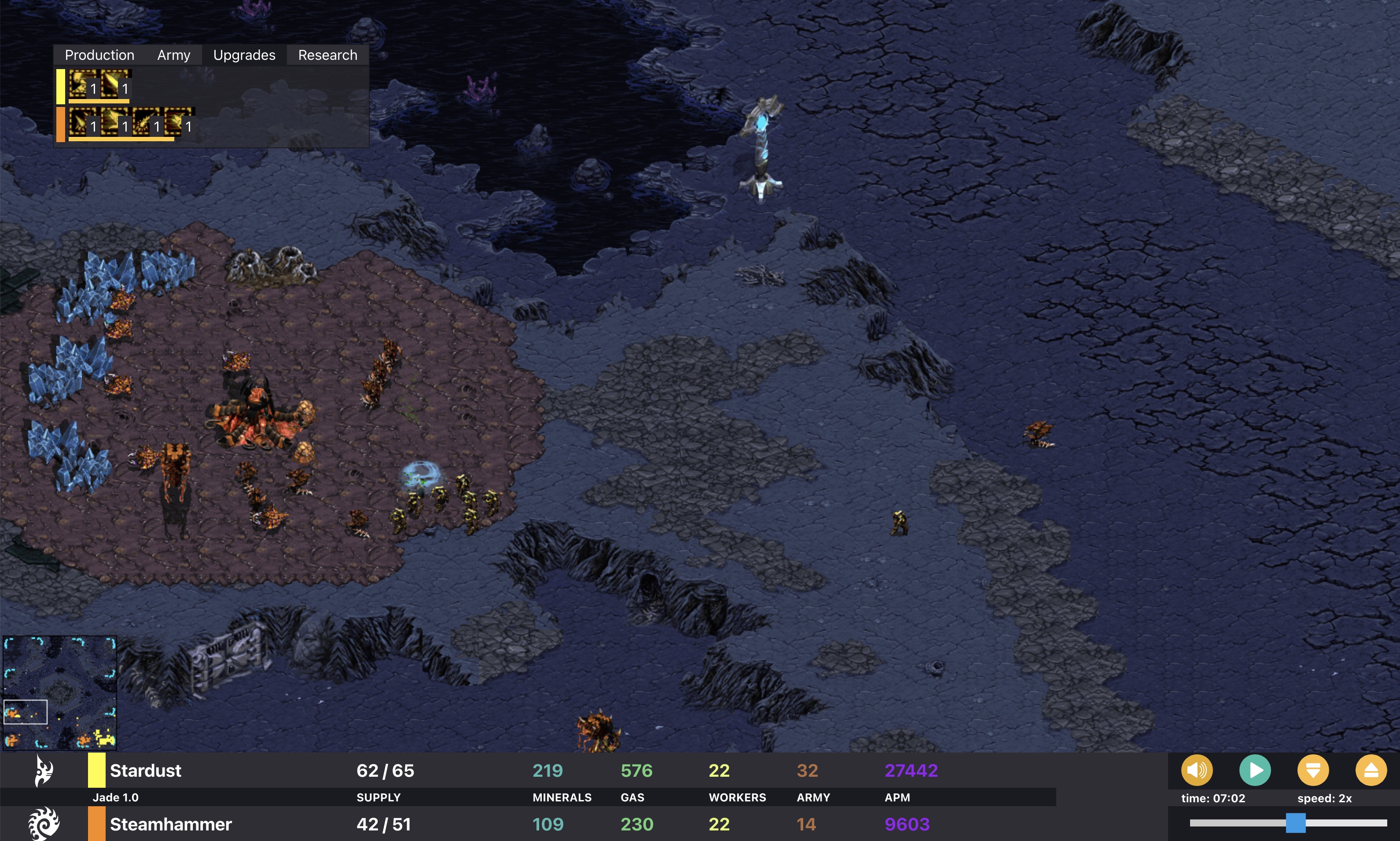Image resolution: width=1400 pixels, height=841 pixels.
Task: Select the Upgrades tab
Action: pyautogui.click(x=244, y=55)
